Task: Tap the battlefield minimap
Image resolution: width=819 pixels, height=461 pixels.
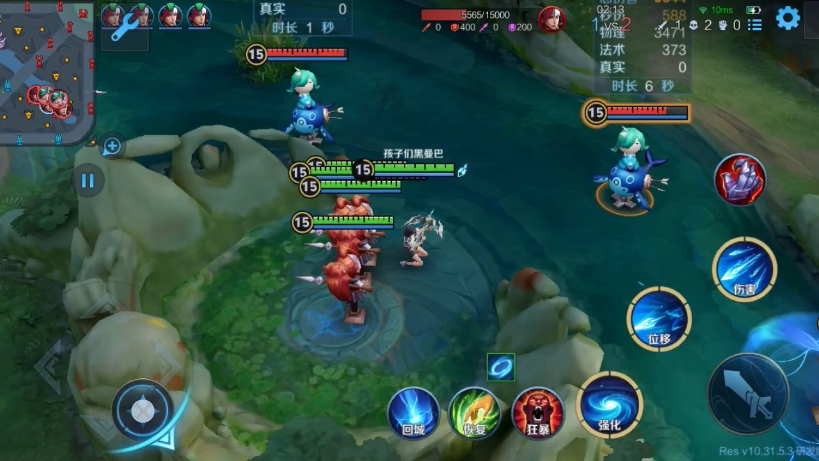Action: 47,72
